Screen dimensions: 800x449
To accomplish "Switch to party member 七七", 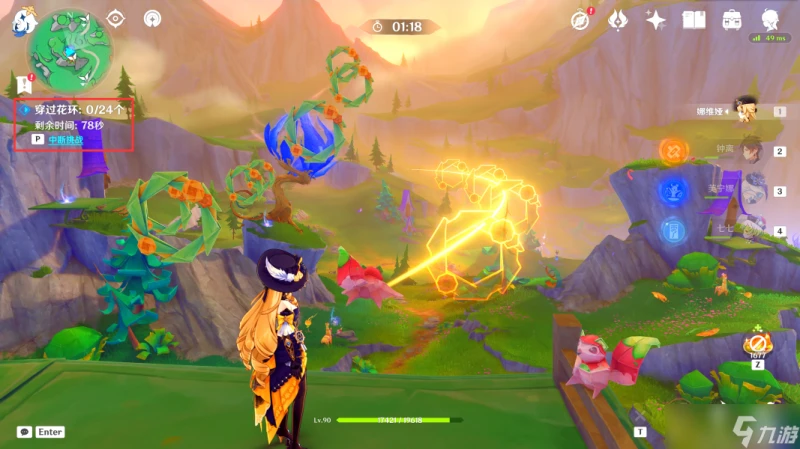I will (750, 230).
